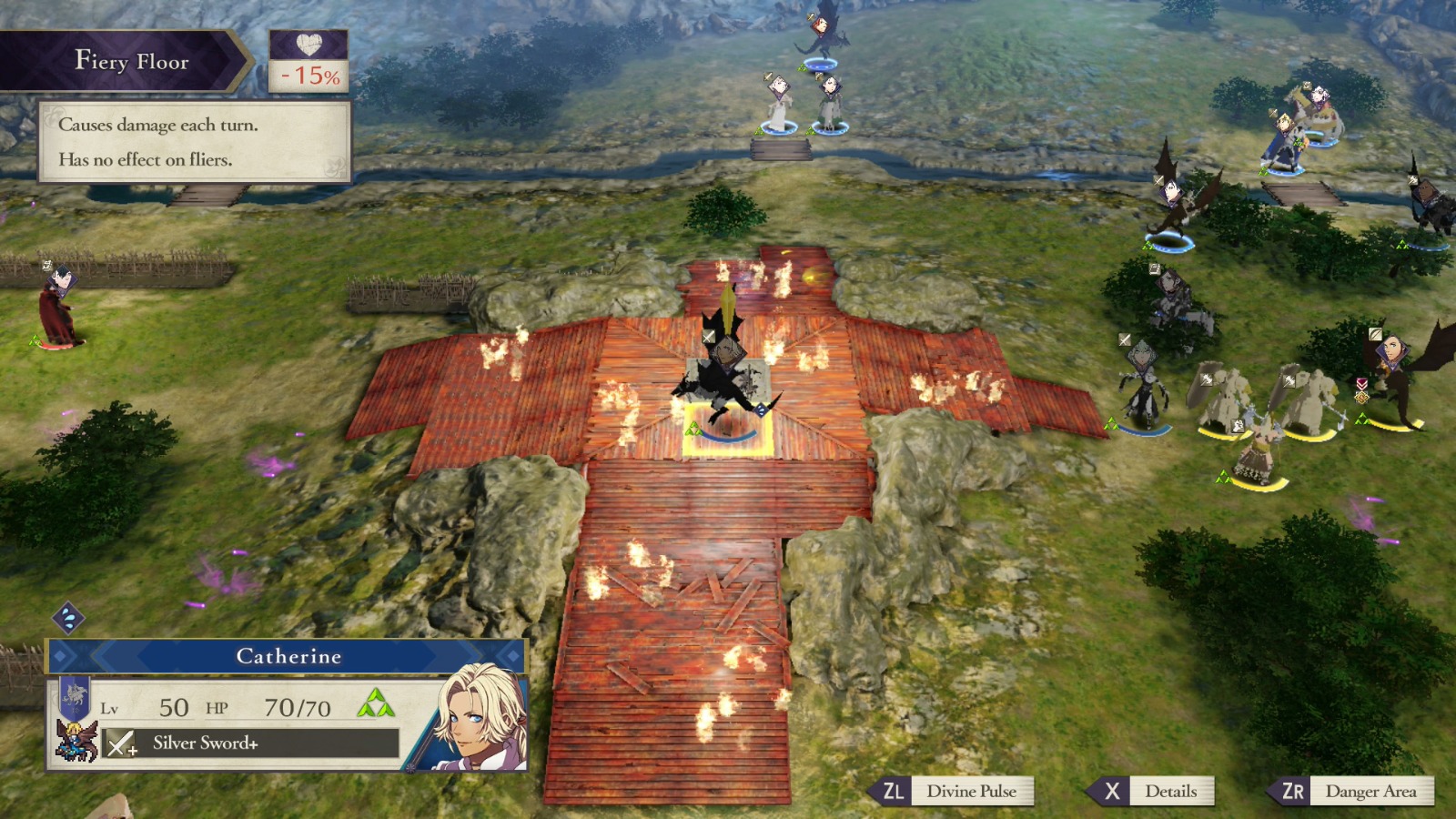The image size is (1456, 819).
Task: Click the tome icon above the enemy cavalier
Action: pyautogui.click(x=1154, y=268)
